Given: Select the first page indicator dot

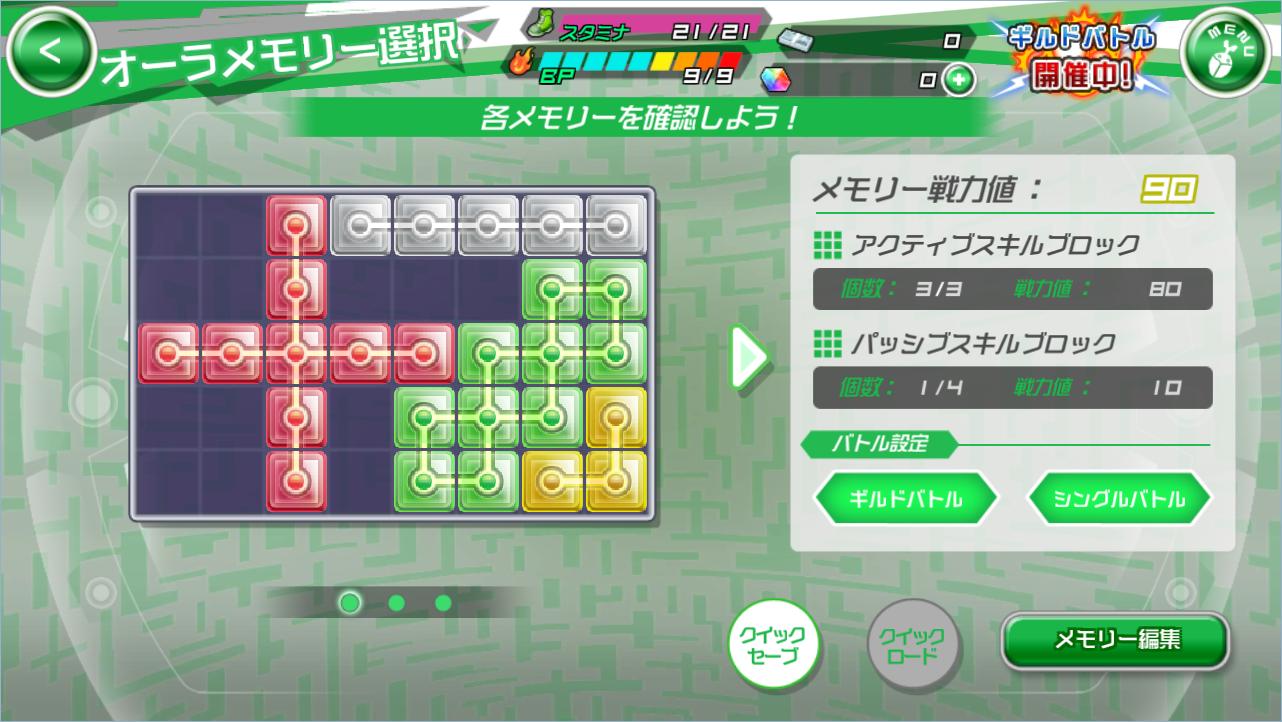Looking at the screenshot, I should (x=349, y=604).
